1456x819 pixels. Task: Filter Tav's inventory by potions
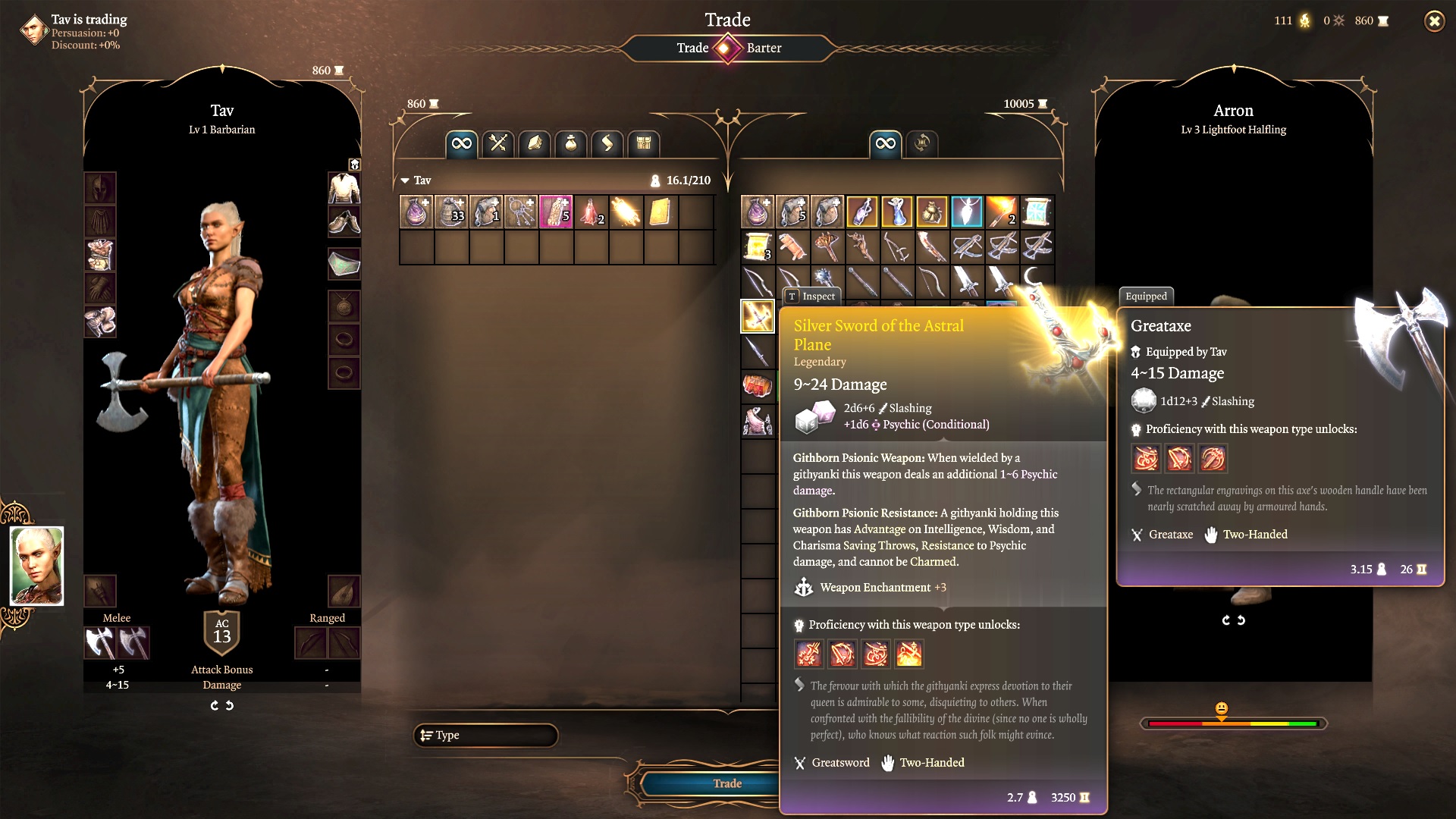(x=571, y=143)
